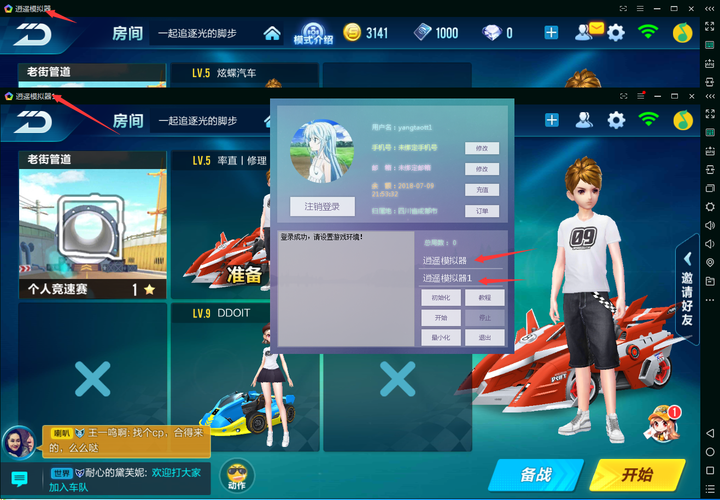Viewport: 720px width, 500px height.
Task: Open the 教程 tutorial button
Action: coord(485,297)
